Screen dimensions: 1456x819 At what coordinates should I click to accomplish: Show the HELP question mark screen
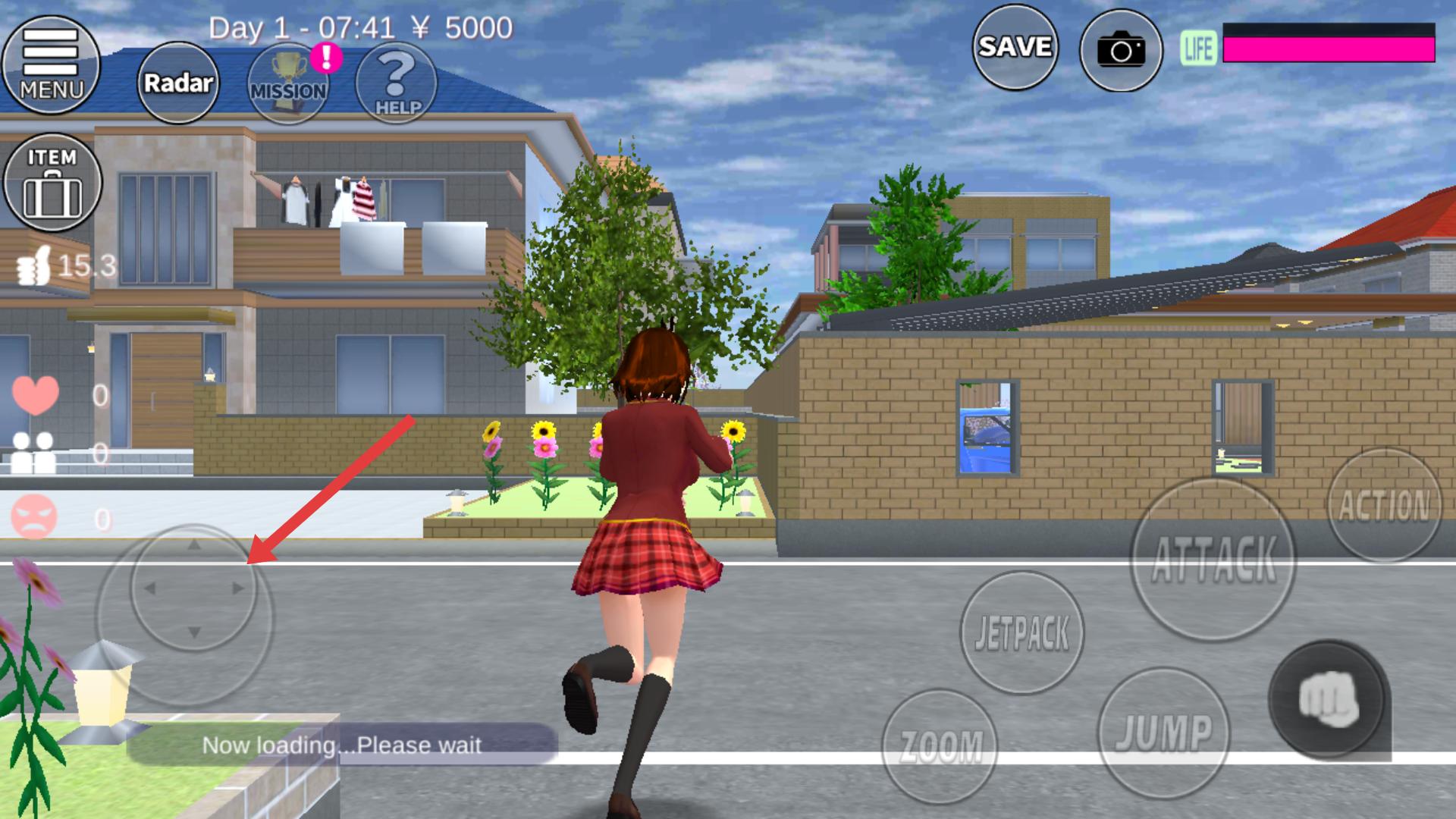click(397, 83)
